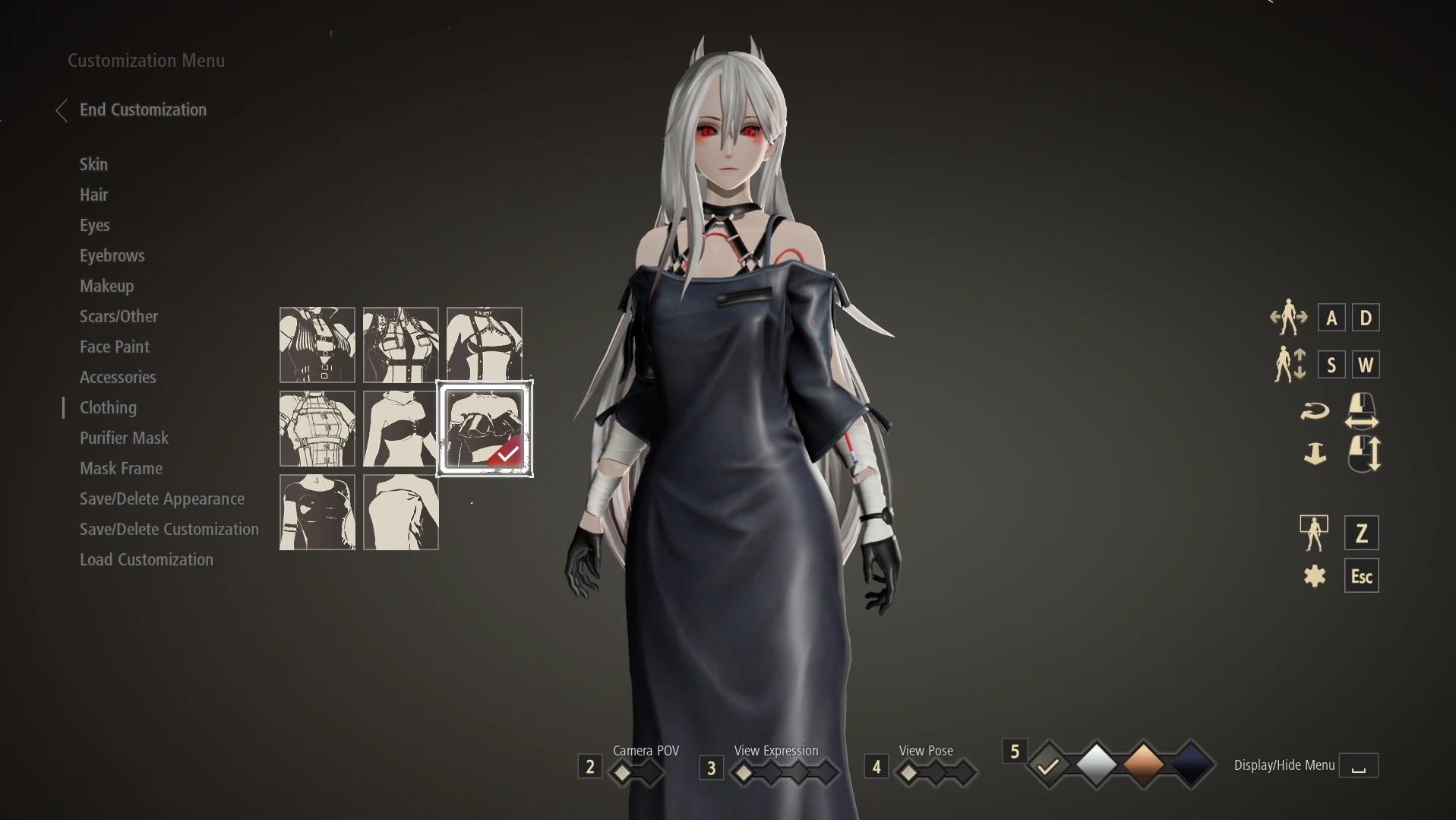Click the character rotation arrow icon
The width and height of the screenshot is (1456, 820).
click(1315, 410)
